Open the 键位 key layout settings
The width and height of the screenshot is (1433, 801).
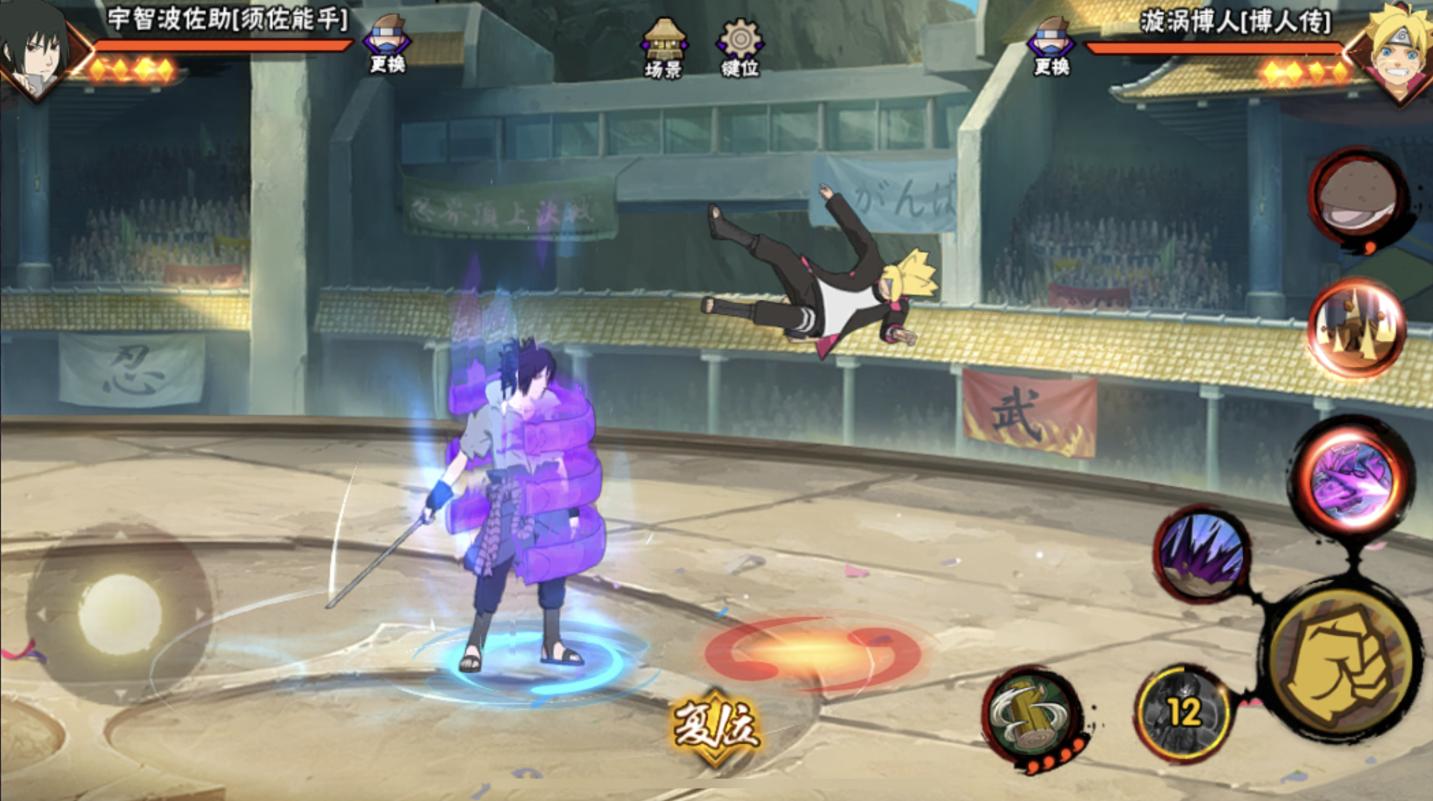[740, 47]
